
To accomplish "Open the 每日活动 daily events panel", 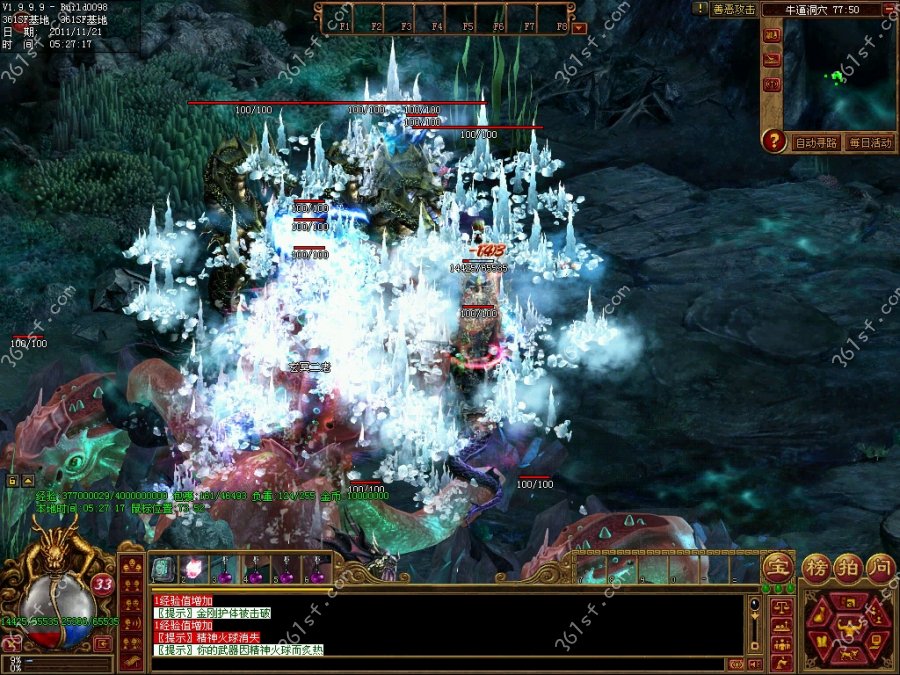I will coord(868,143).
